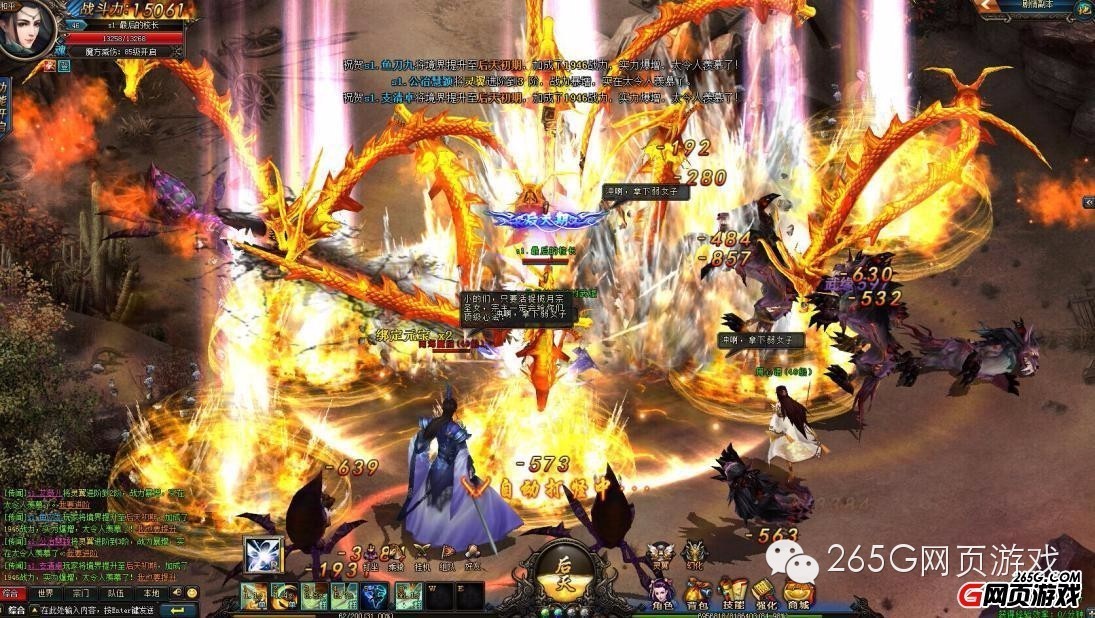Open the 幻化 transformation panel
Viewport: 1095px width, 618px height.
693,554
